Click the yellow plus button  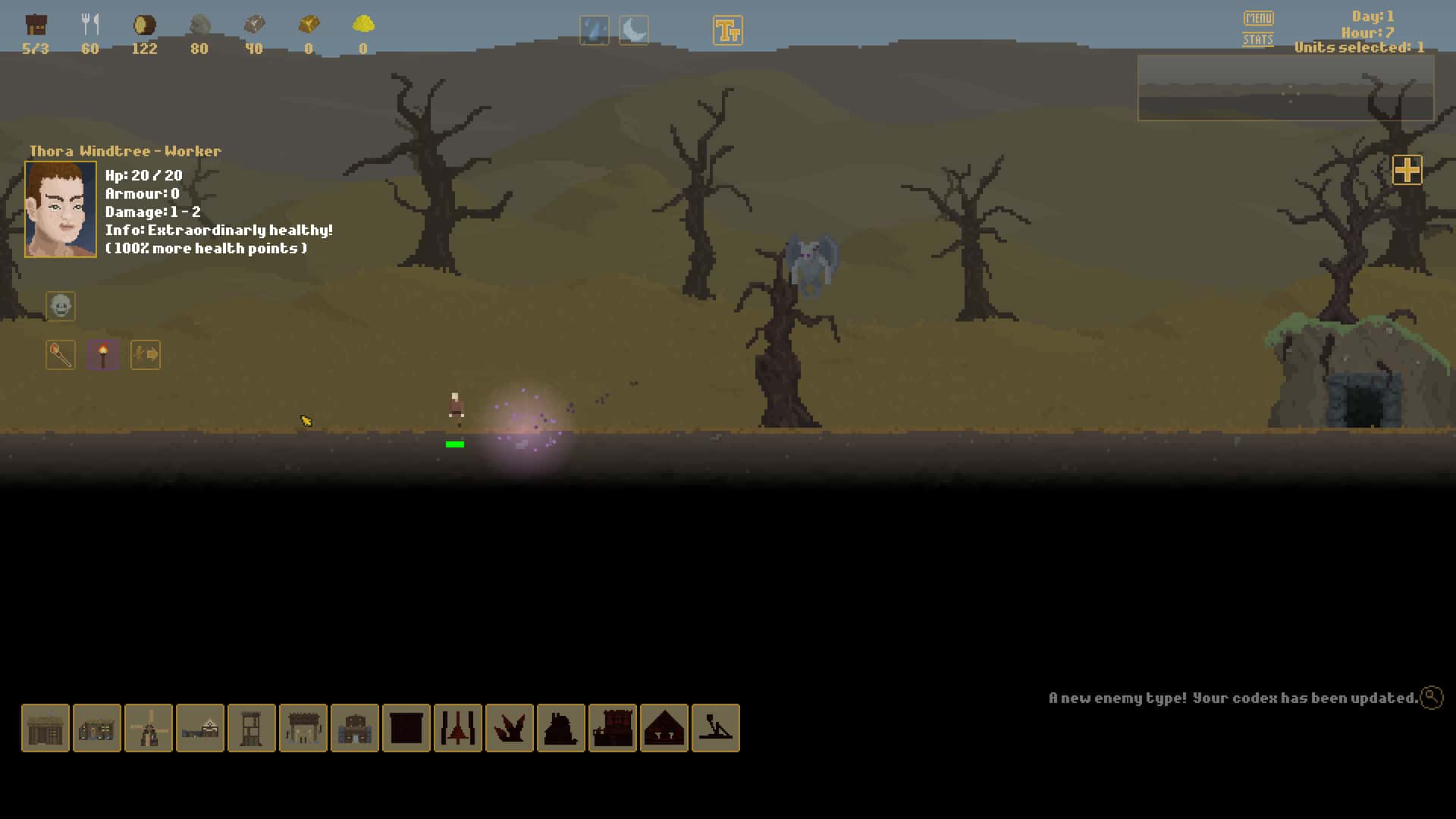pos(1407,170)
